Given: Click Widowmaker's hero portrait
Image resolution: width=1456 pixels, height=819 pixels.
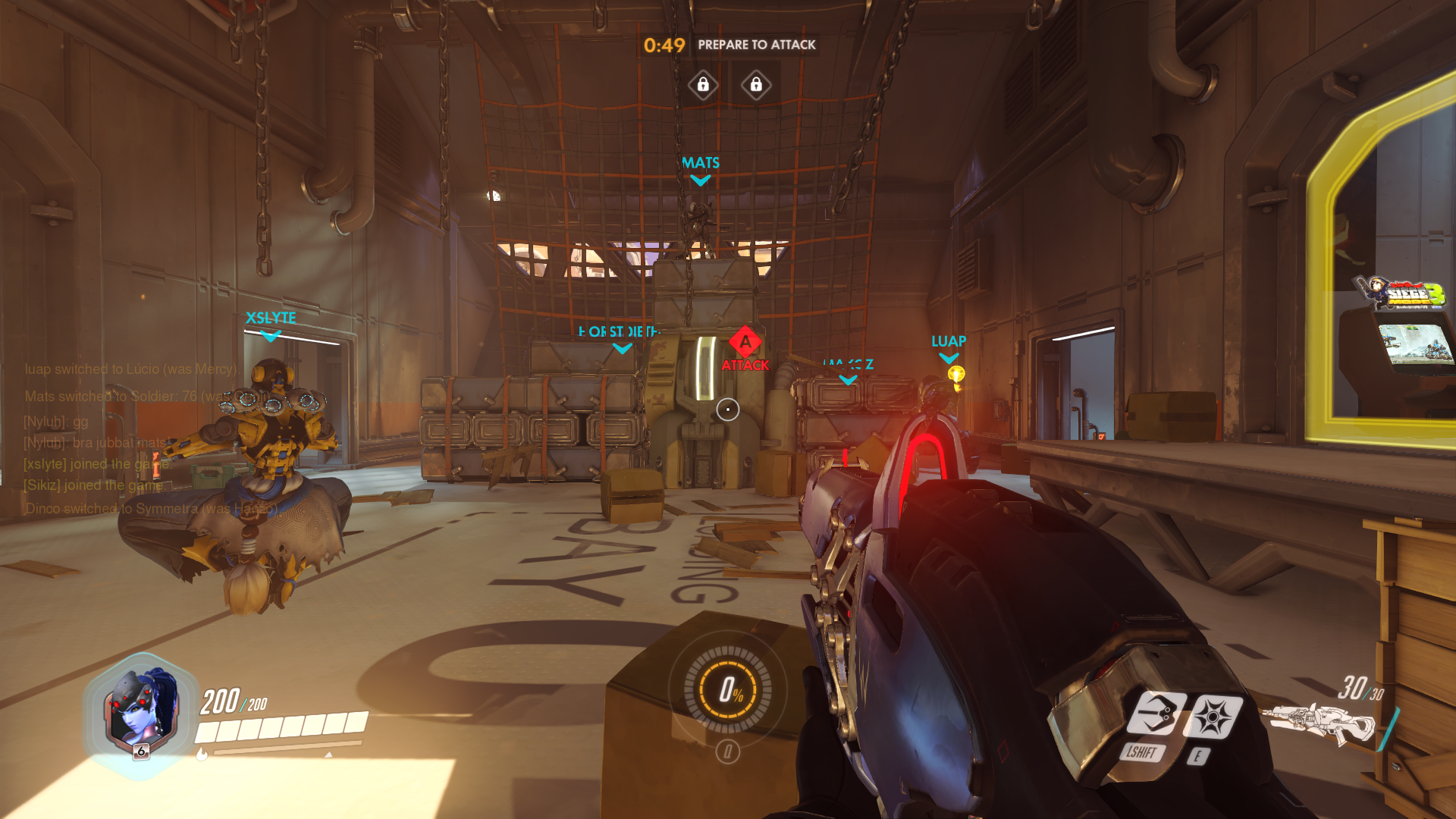Looking at the screenshot, I should 142,714.
